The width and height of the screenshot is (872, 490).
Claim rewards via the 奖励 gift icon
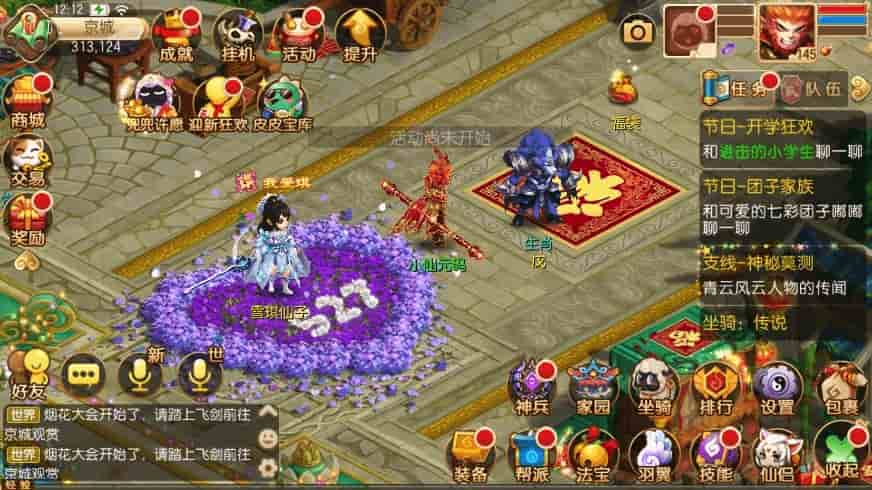click(27, 218)
